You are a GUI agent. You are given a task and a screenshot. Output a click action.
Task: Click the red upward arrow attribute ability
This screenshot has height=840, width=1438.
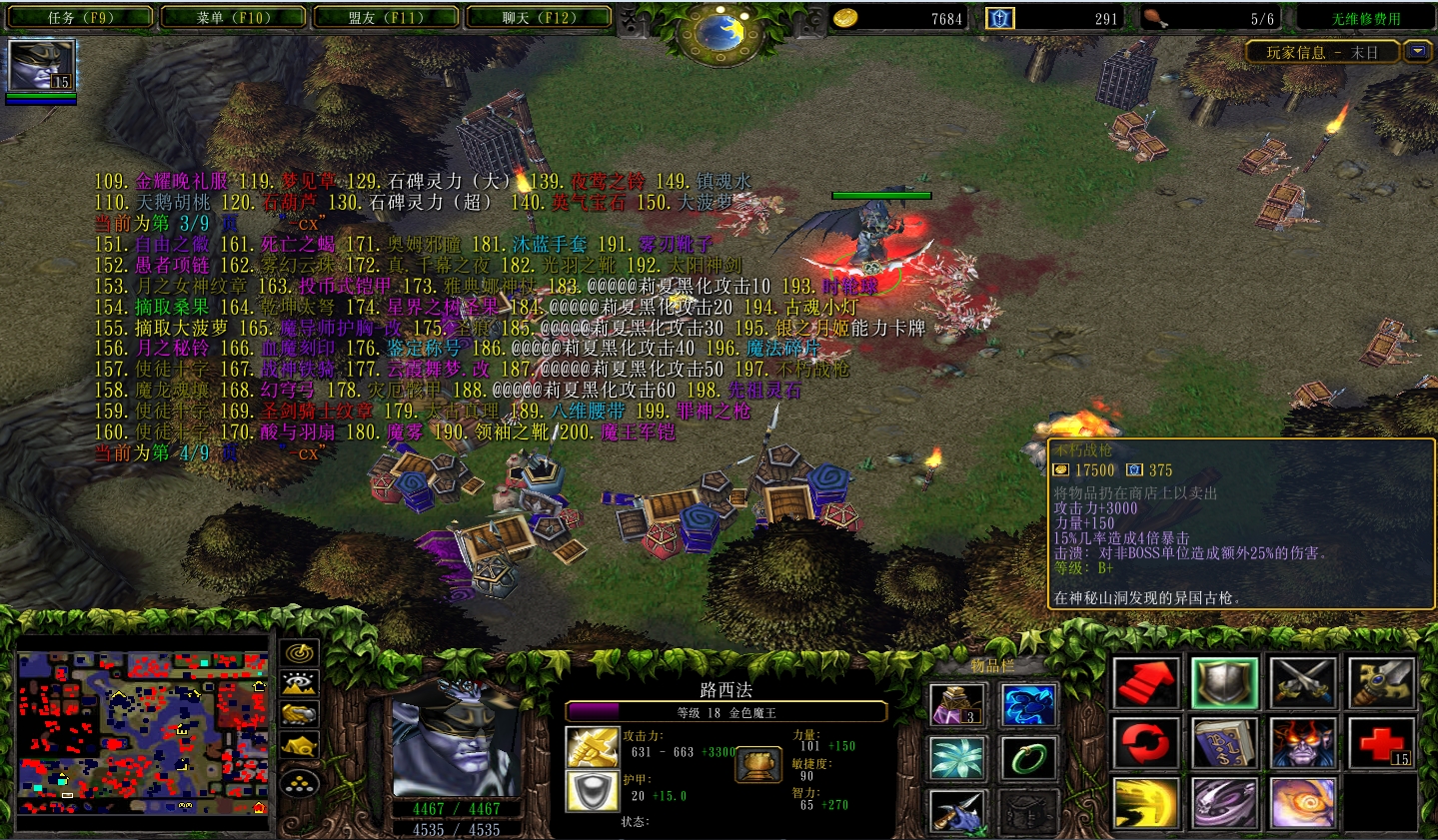pyautogui.click(x=1147, y=682)
